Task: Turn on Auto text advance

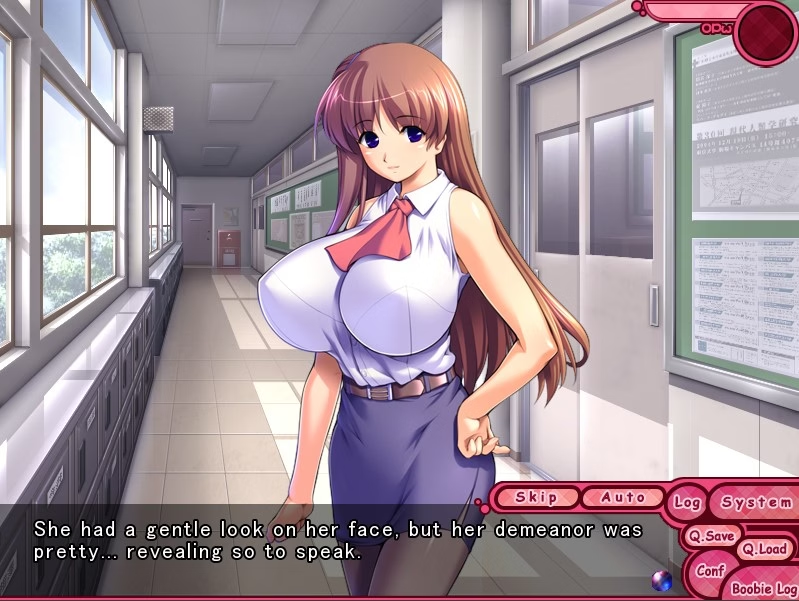Action: tap(623, 497)
